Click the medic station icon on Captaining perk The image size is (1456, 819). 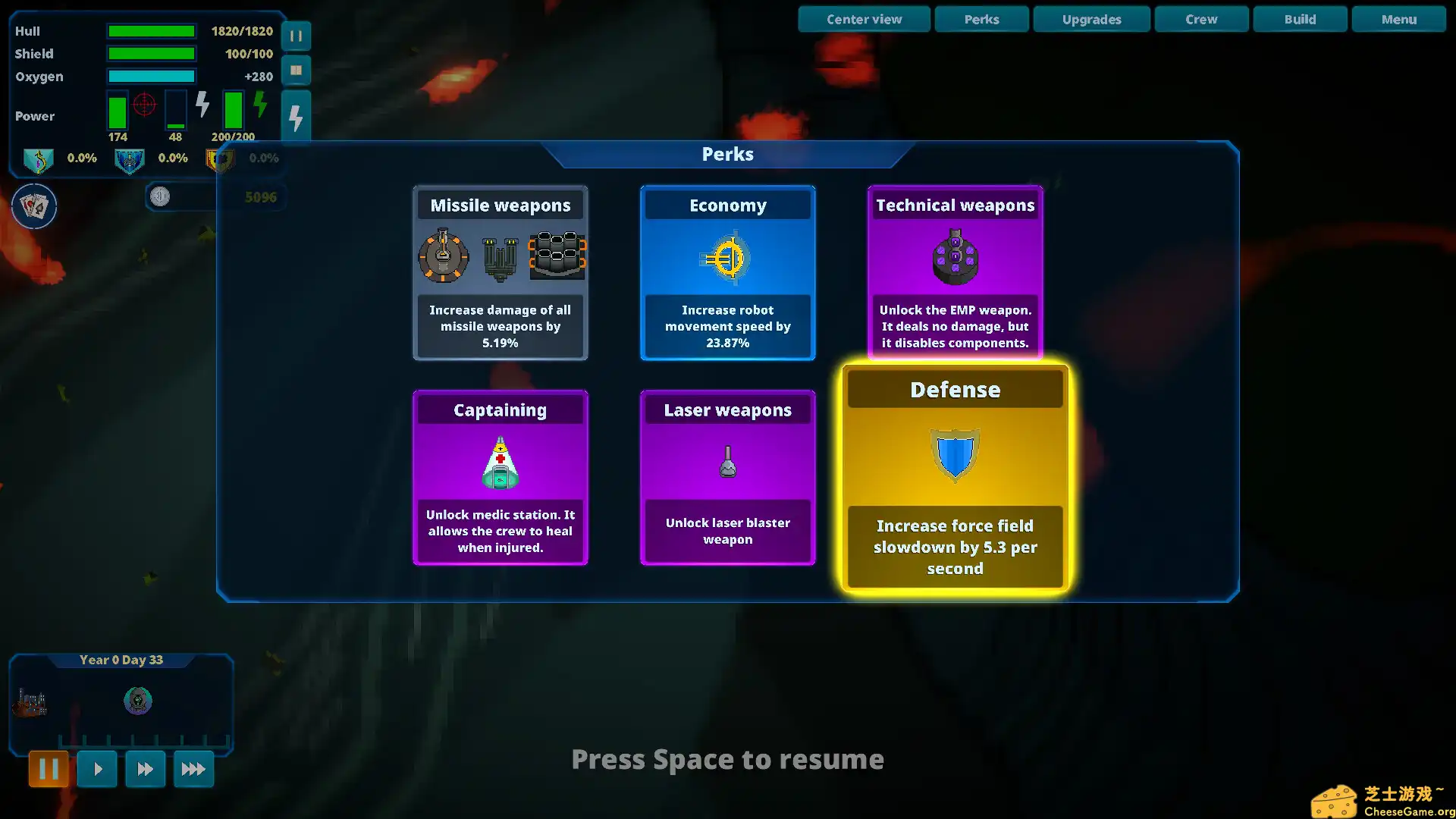500,463
